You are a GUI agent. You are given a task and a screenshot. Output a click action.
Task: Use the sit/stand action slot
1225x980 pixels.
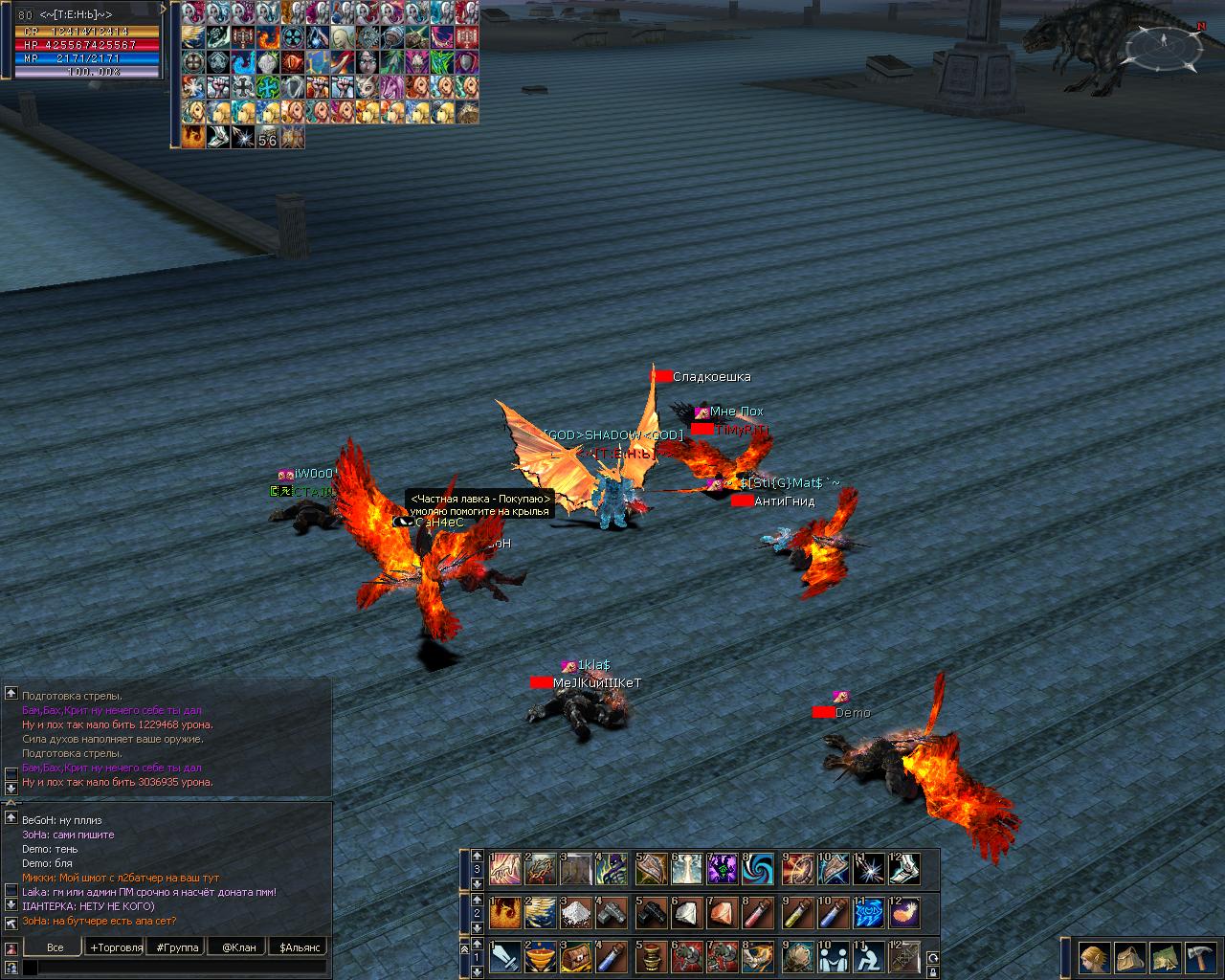pyautogui.click(x=868, y=957)
